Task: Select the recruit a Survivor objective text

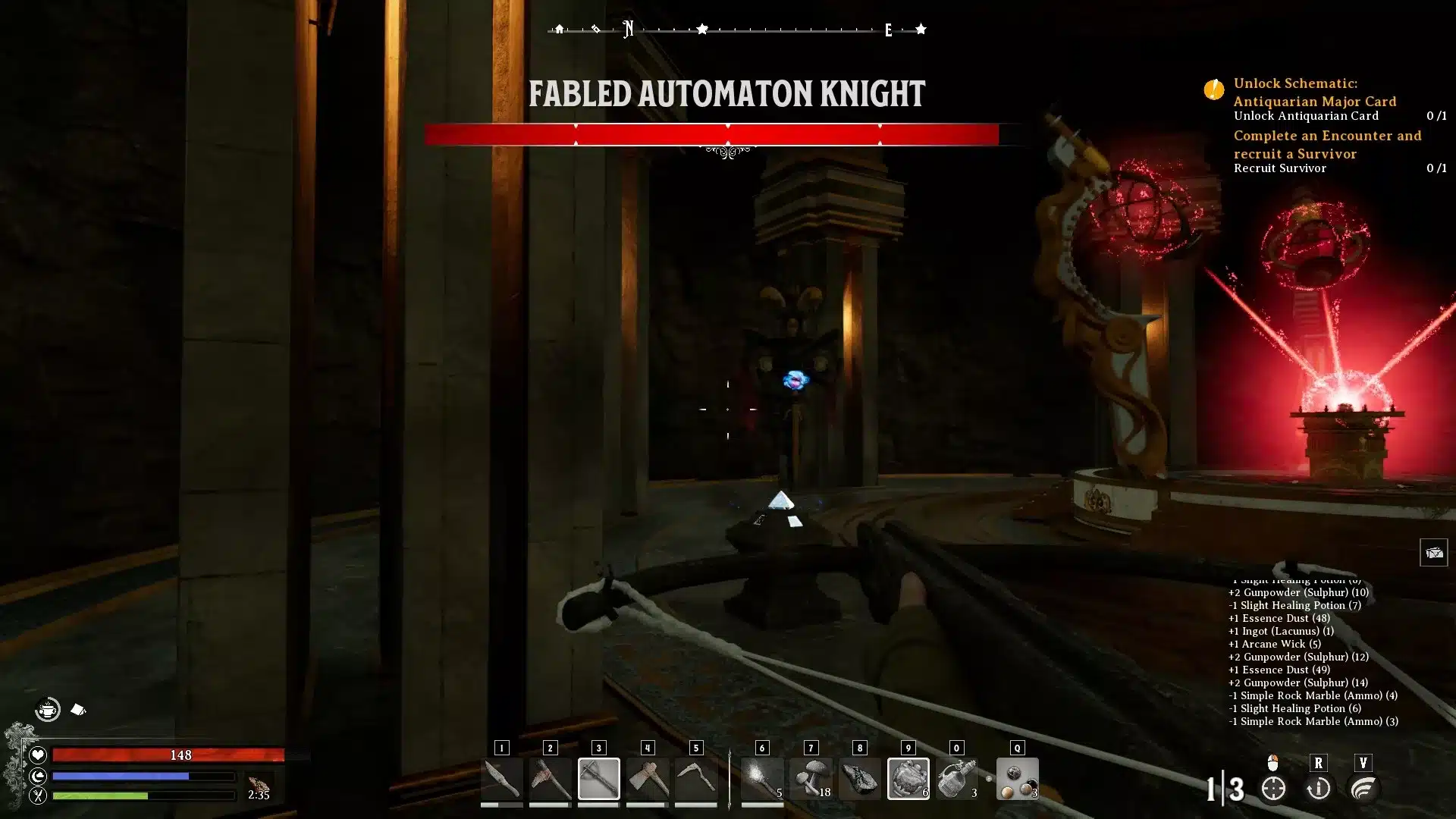Action: click(x=1326, y=144)
